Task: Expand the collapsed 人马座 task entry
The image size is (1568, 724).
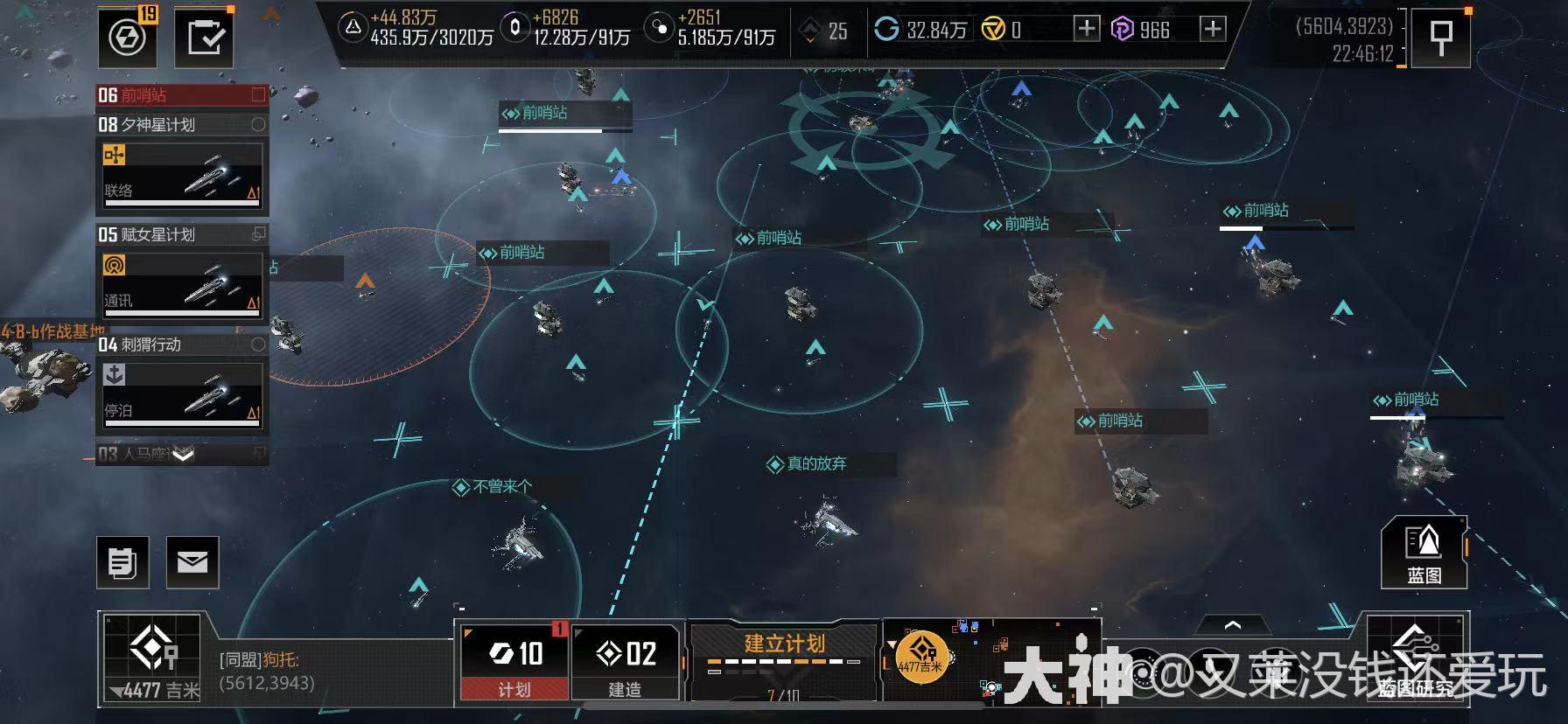Action: (181, 454)
